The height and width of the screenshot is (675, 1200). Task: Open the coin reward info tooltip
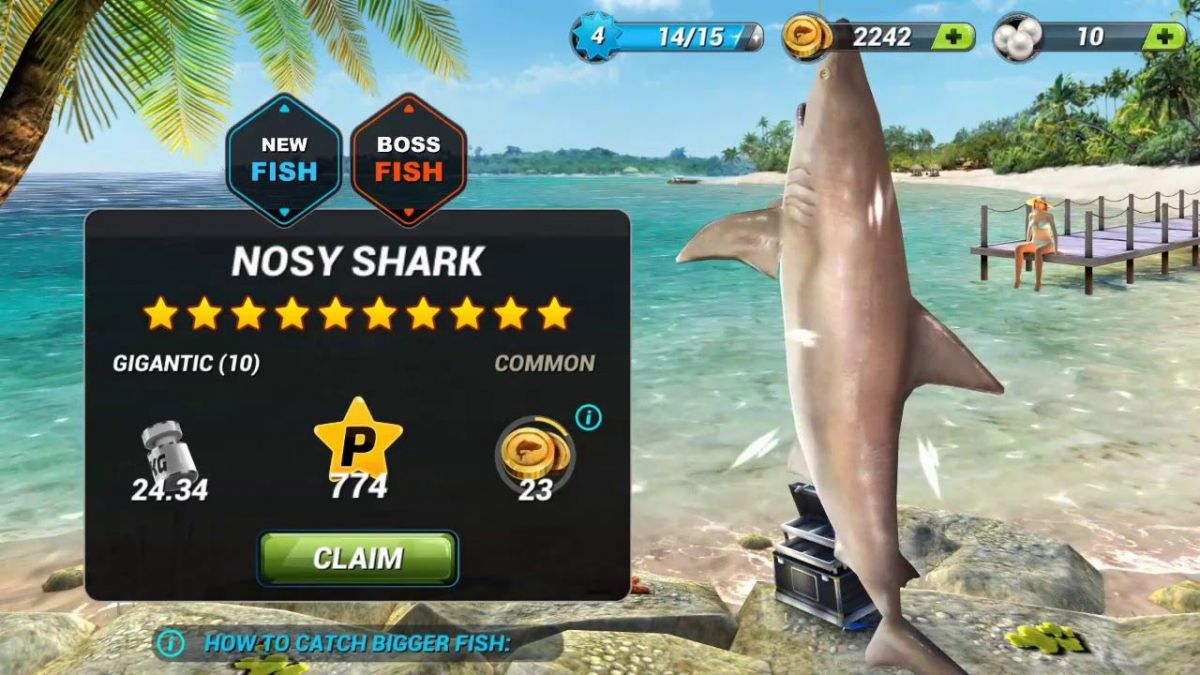[x=589, y=418]
